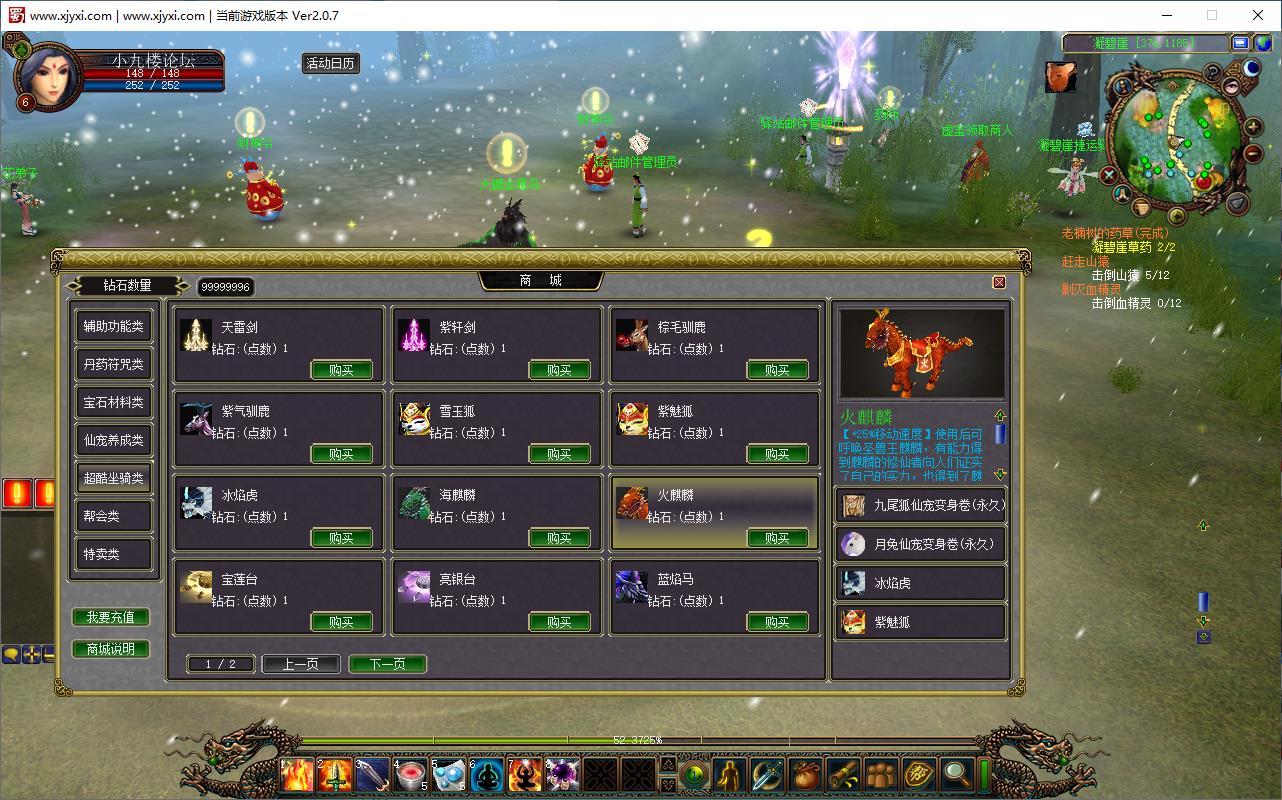Open 商城说明 shop instructions
The height and width of the screenshot is (800, 1282).
tap(111, 649)
